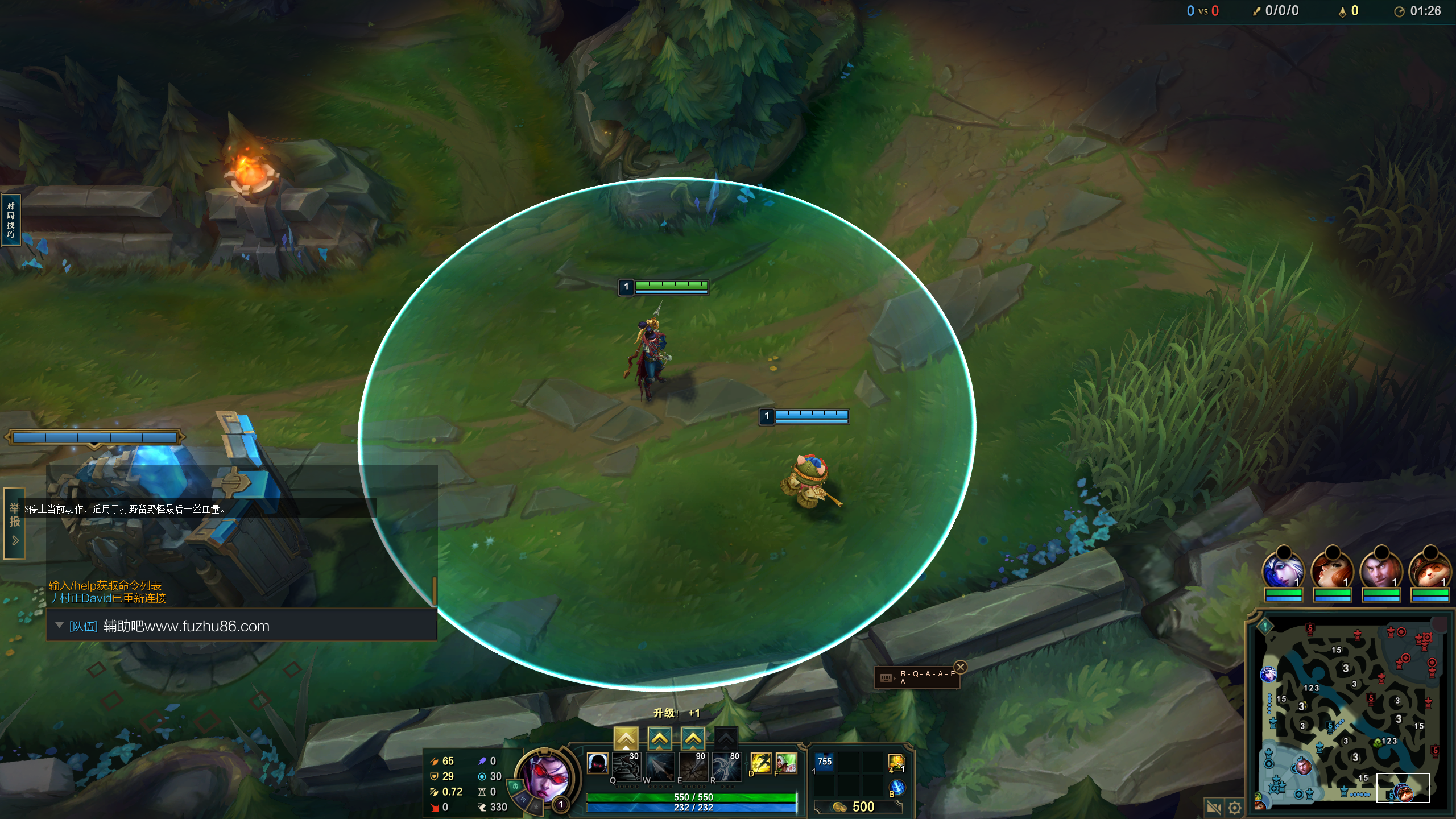Activate the blue Recall button
The image size is (1456, 819).
tap(897, 787)
